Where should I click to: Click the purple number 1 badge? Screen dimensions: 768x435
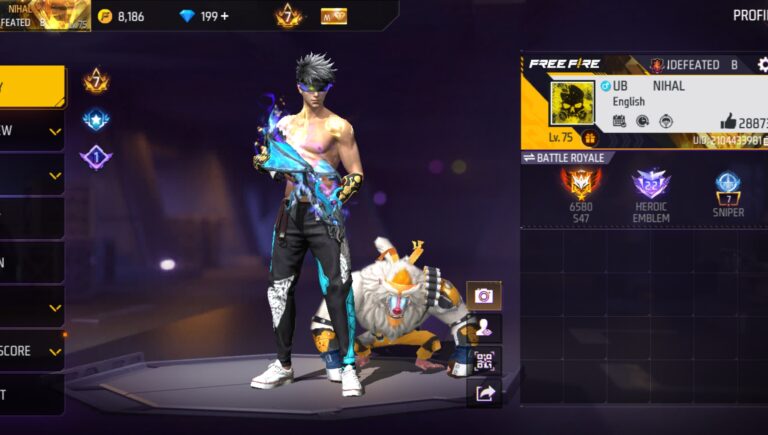(x=96, y=157)
